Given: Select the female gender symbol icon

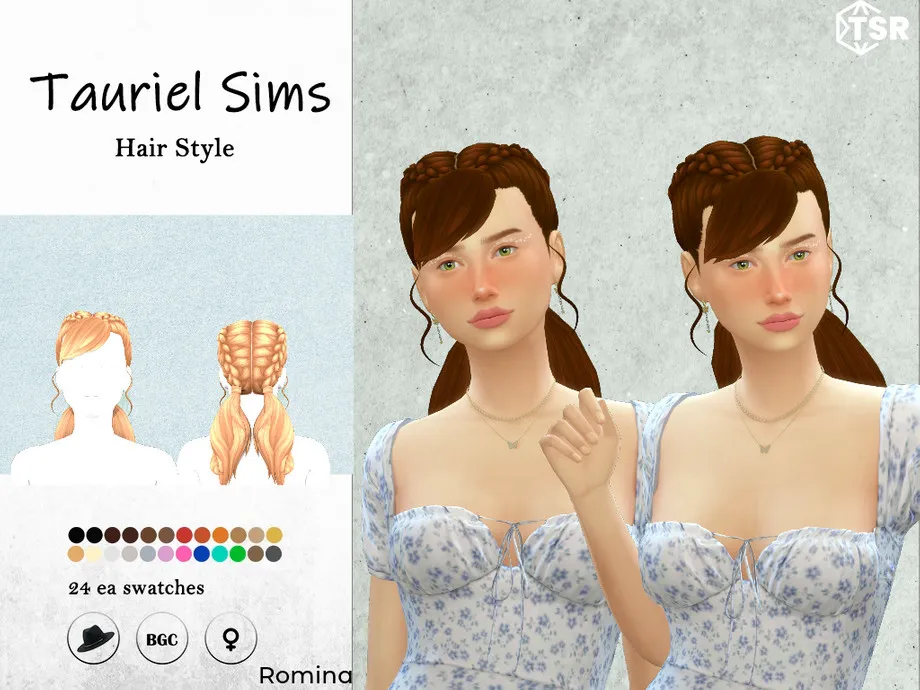Looking at the screenshot, I should tap(230, 637).
